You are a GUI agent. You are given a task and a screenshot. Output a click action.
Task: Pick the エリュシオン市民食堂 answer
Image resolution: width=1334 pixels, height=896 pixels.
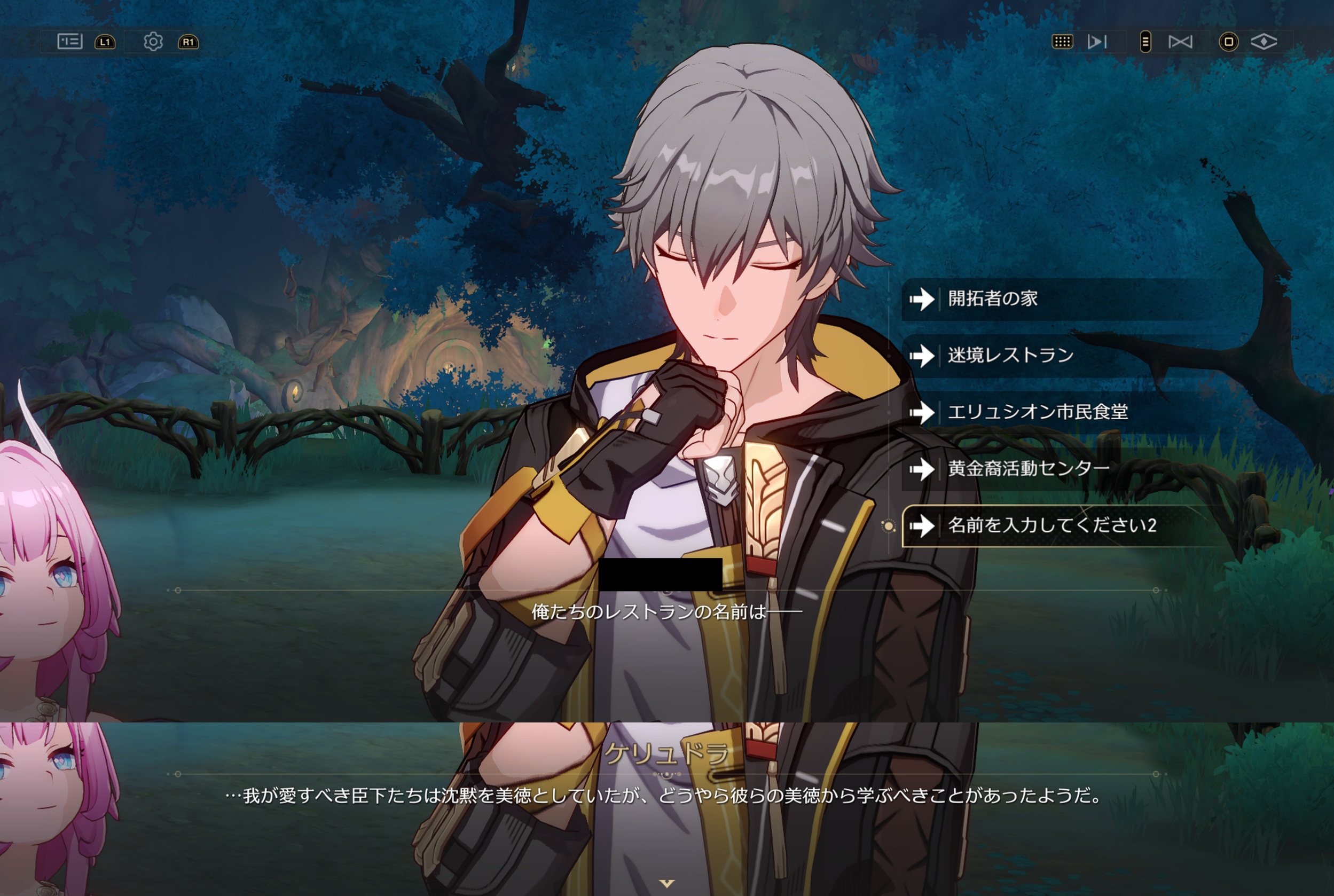point(1038,412)
